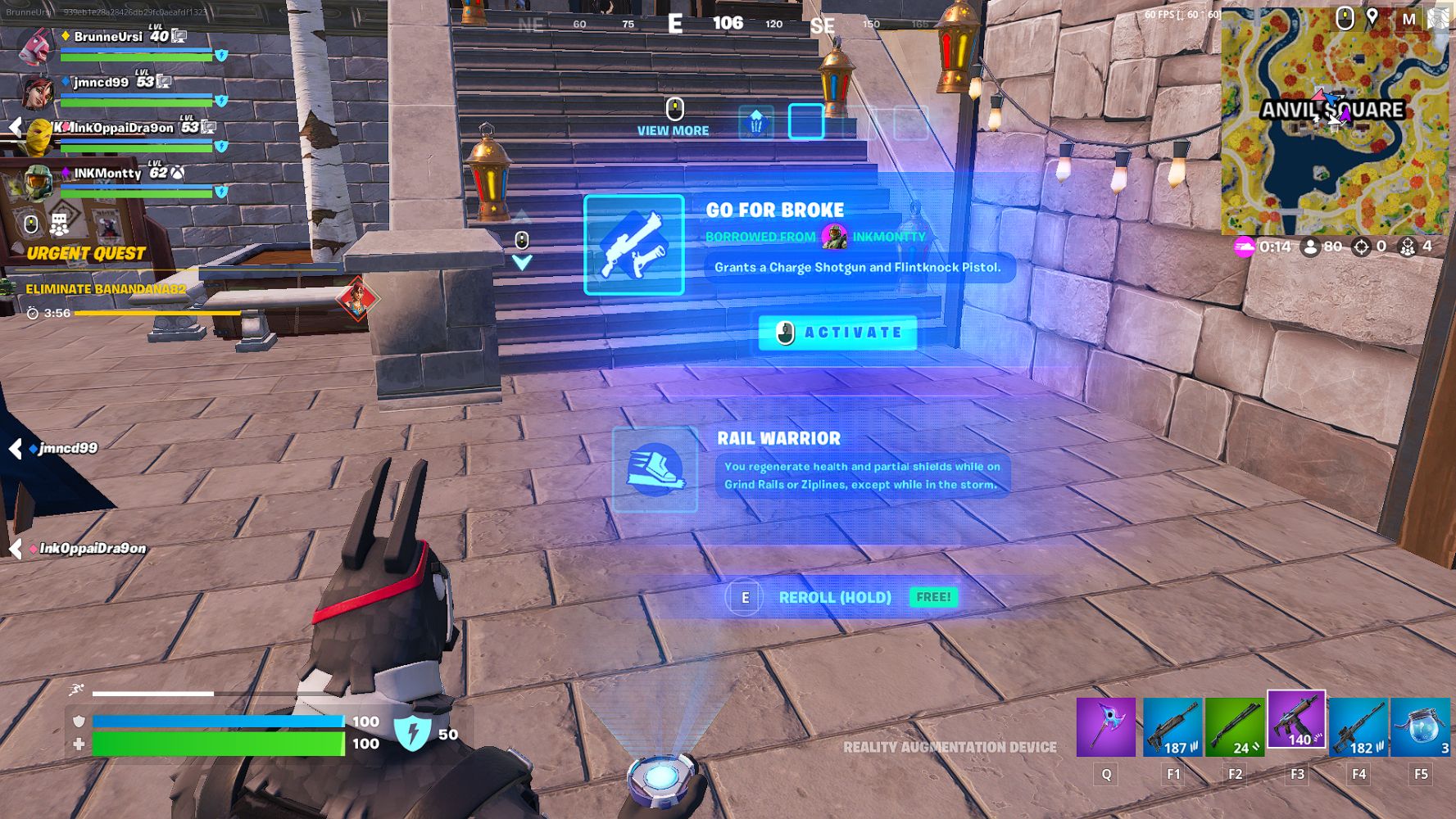Activate the Go For Broke augment
Screen dimensions: 1456x819
point(837,333)
